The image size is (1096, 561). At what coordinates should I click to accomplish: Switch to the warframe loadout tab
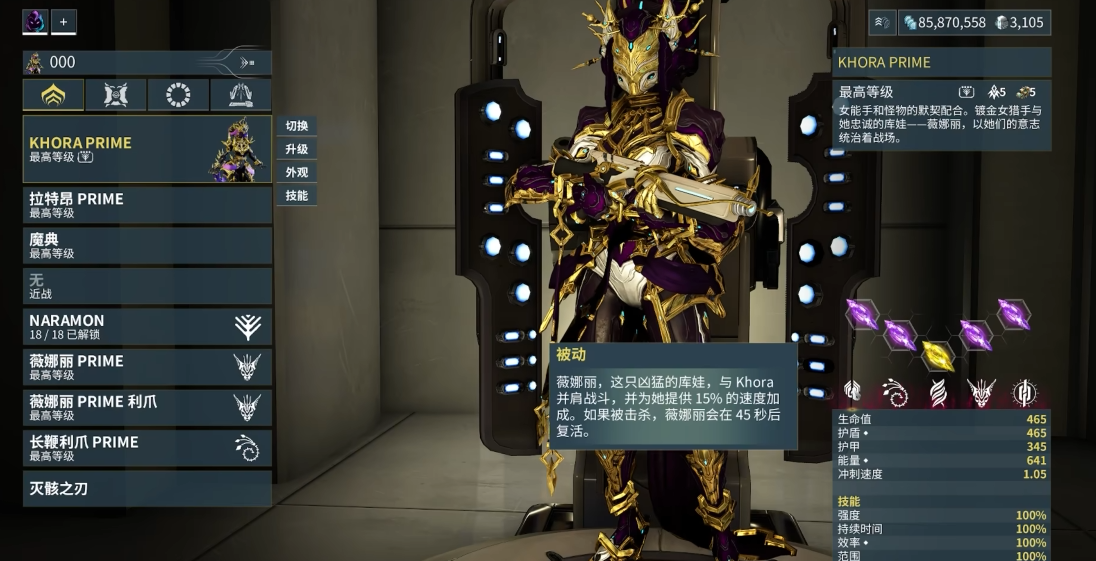53,95
